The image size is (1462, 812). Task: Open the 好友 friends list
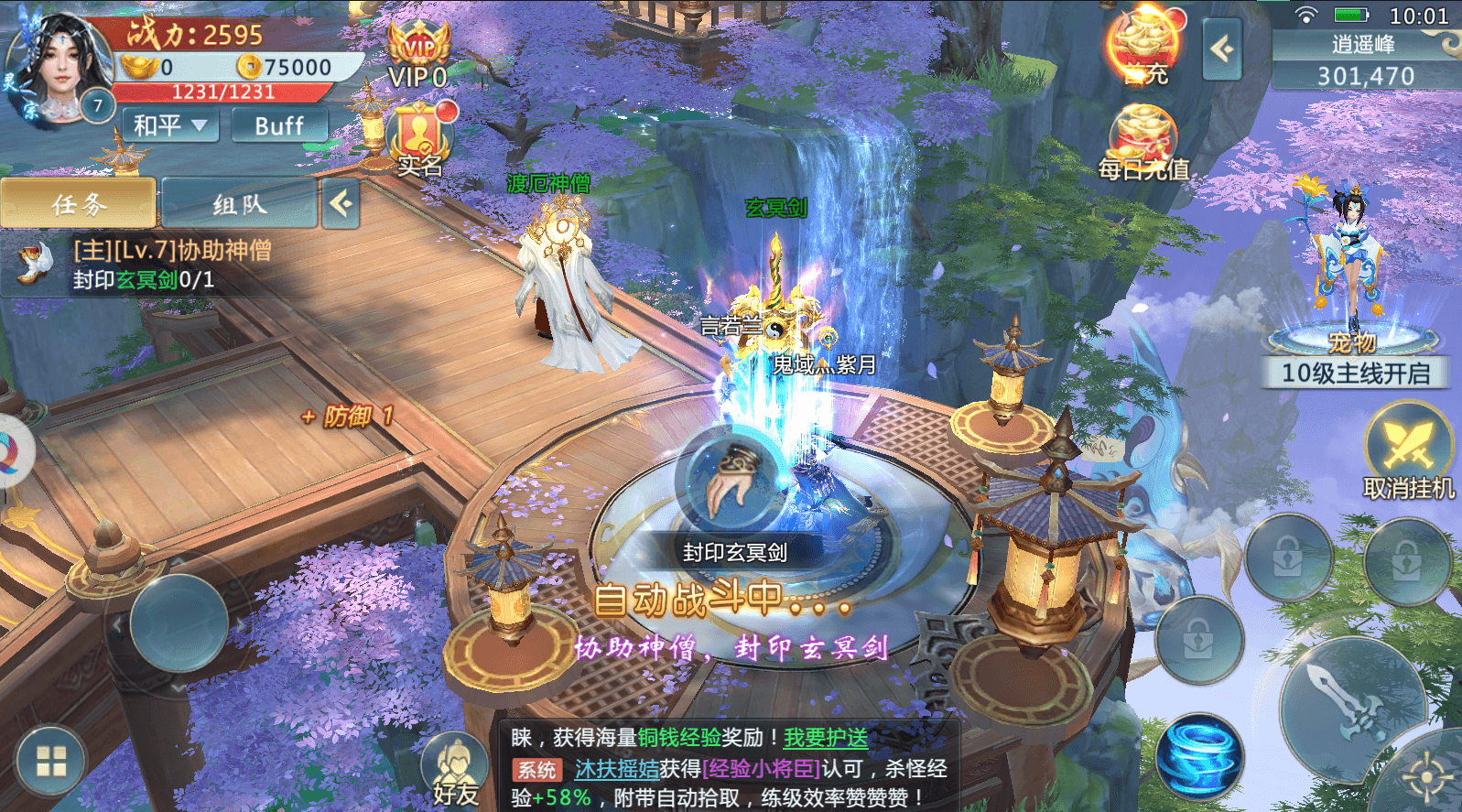pyautogui.click(x=455, y=771)
